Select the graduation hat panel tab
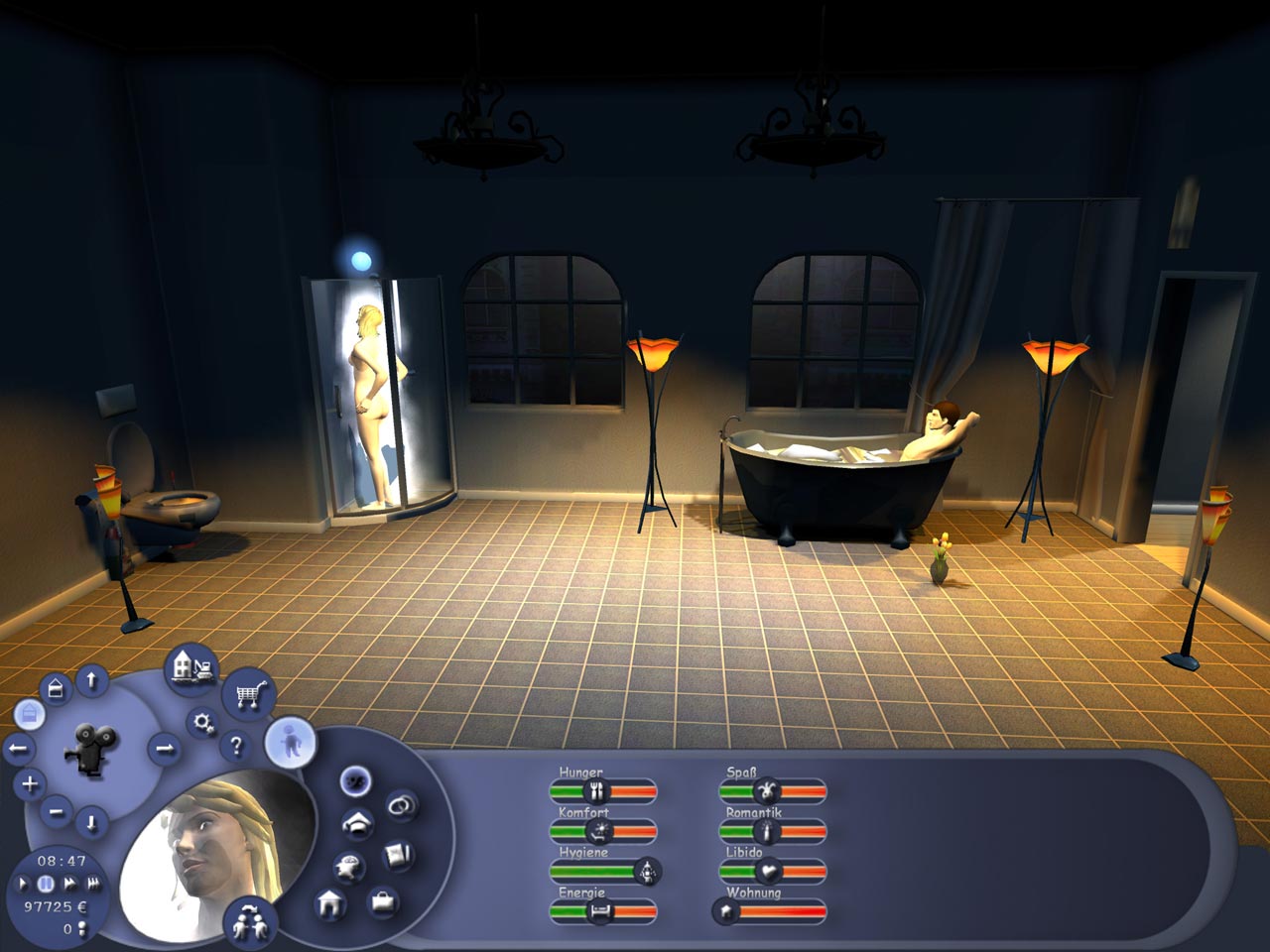This screenshot has width=1270, height=952. pyautogui.click(x=356, y=825)
